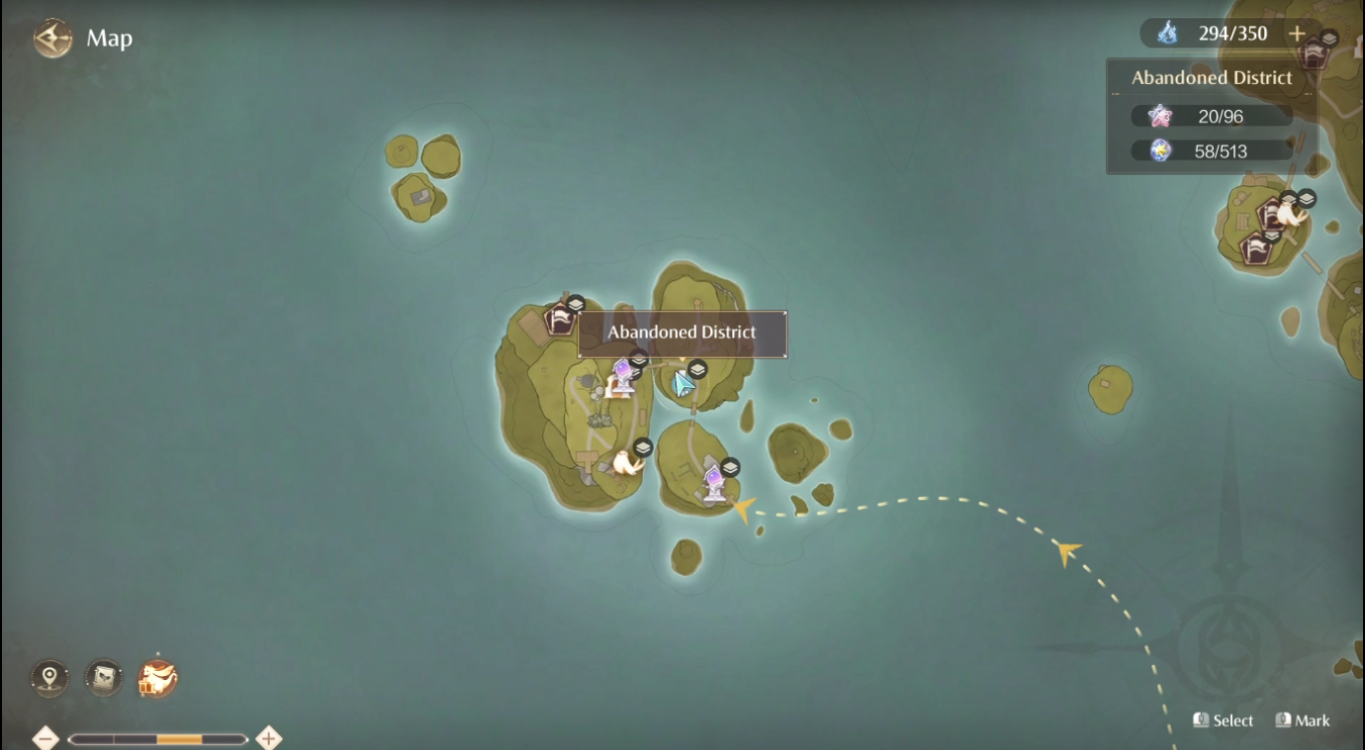The height and width of the screenshot is (750, 1365).
Task: Open the glowing fox event icon
Action: tap(157, 677)
